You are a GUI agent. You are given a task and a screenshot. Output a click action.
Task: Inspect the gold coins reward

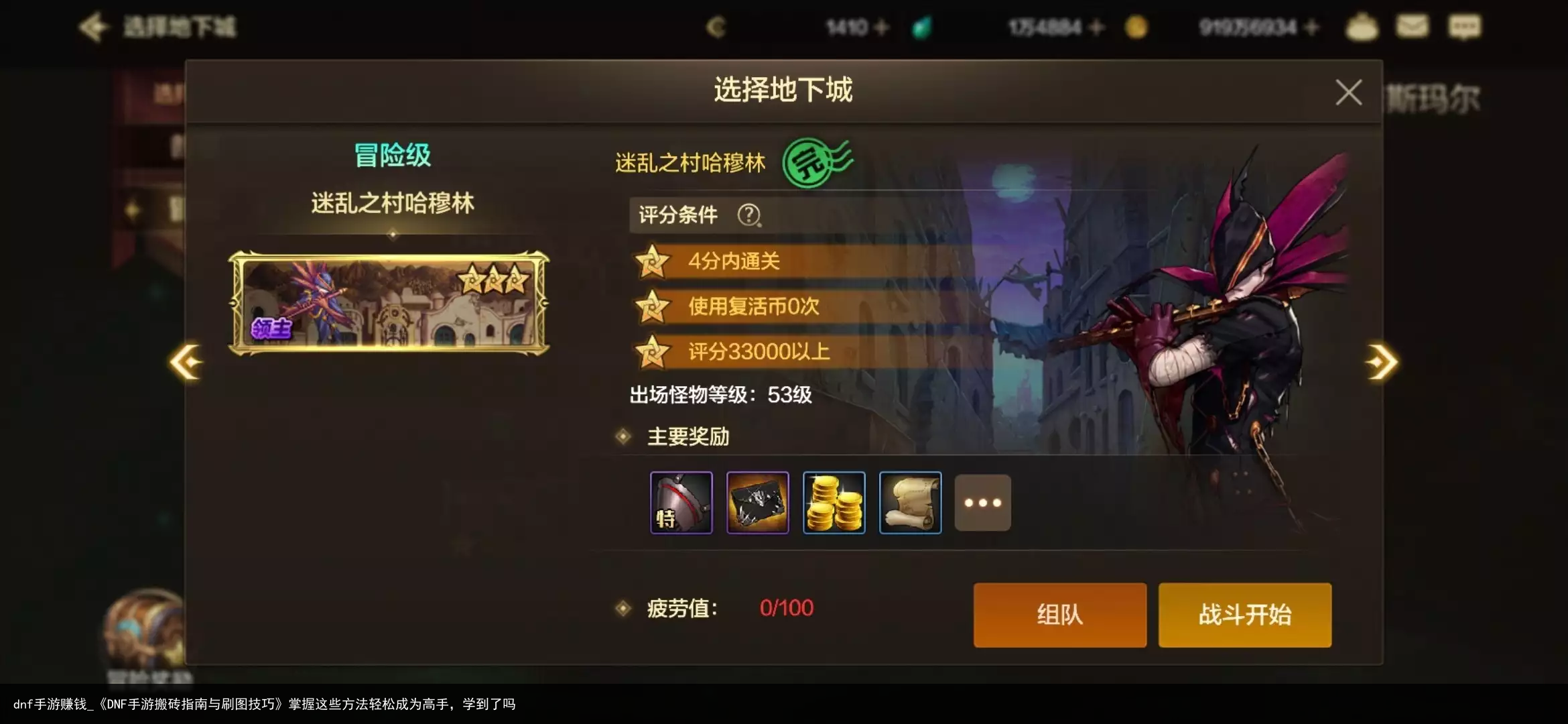[x=834, y=503]
